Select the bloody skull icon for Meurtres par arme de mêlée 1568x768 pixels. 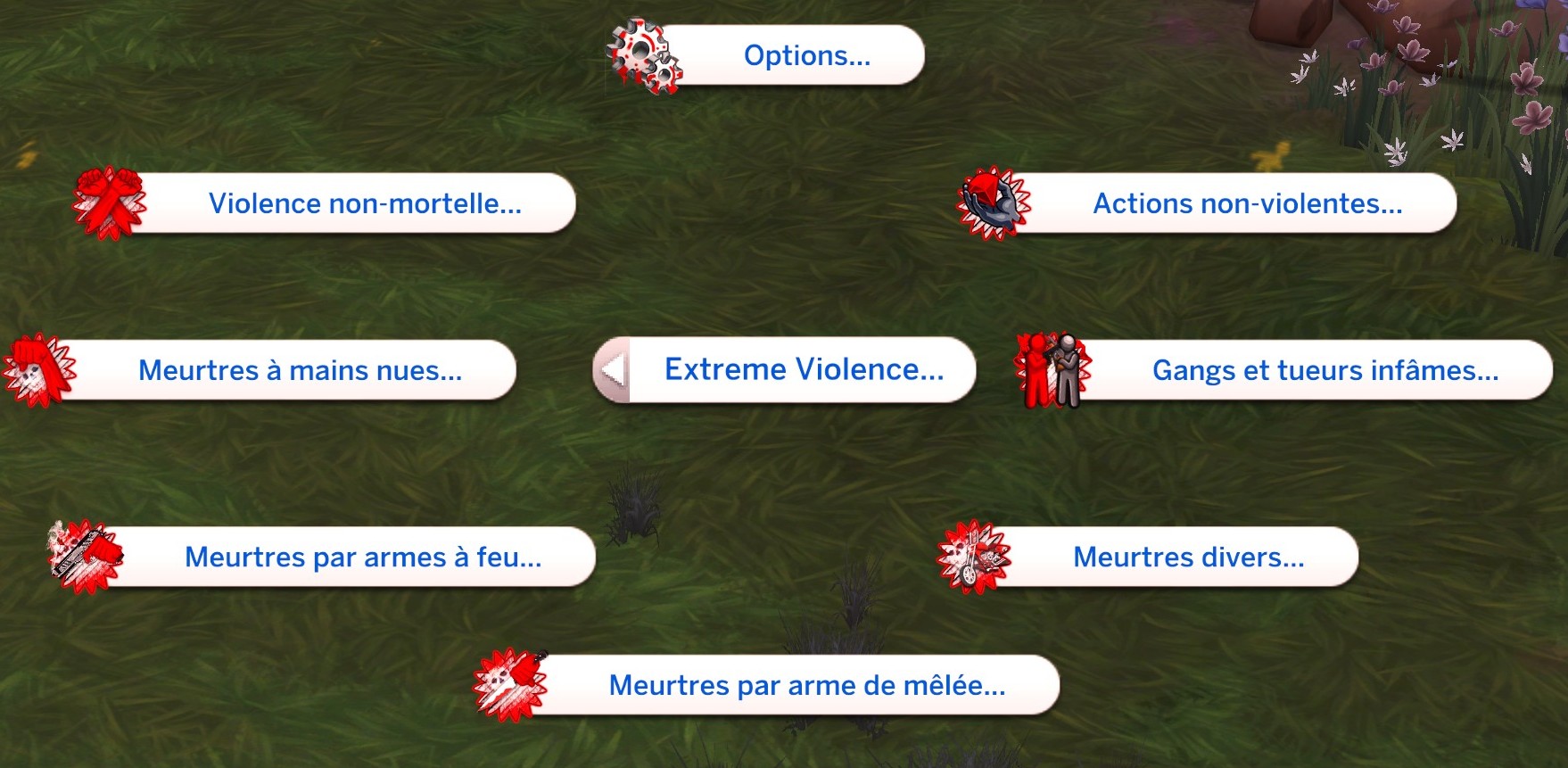(x=508, y=685)
